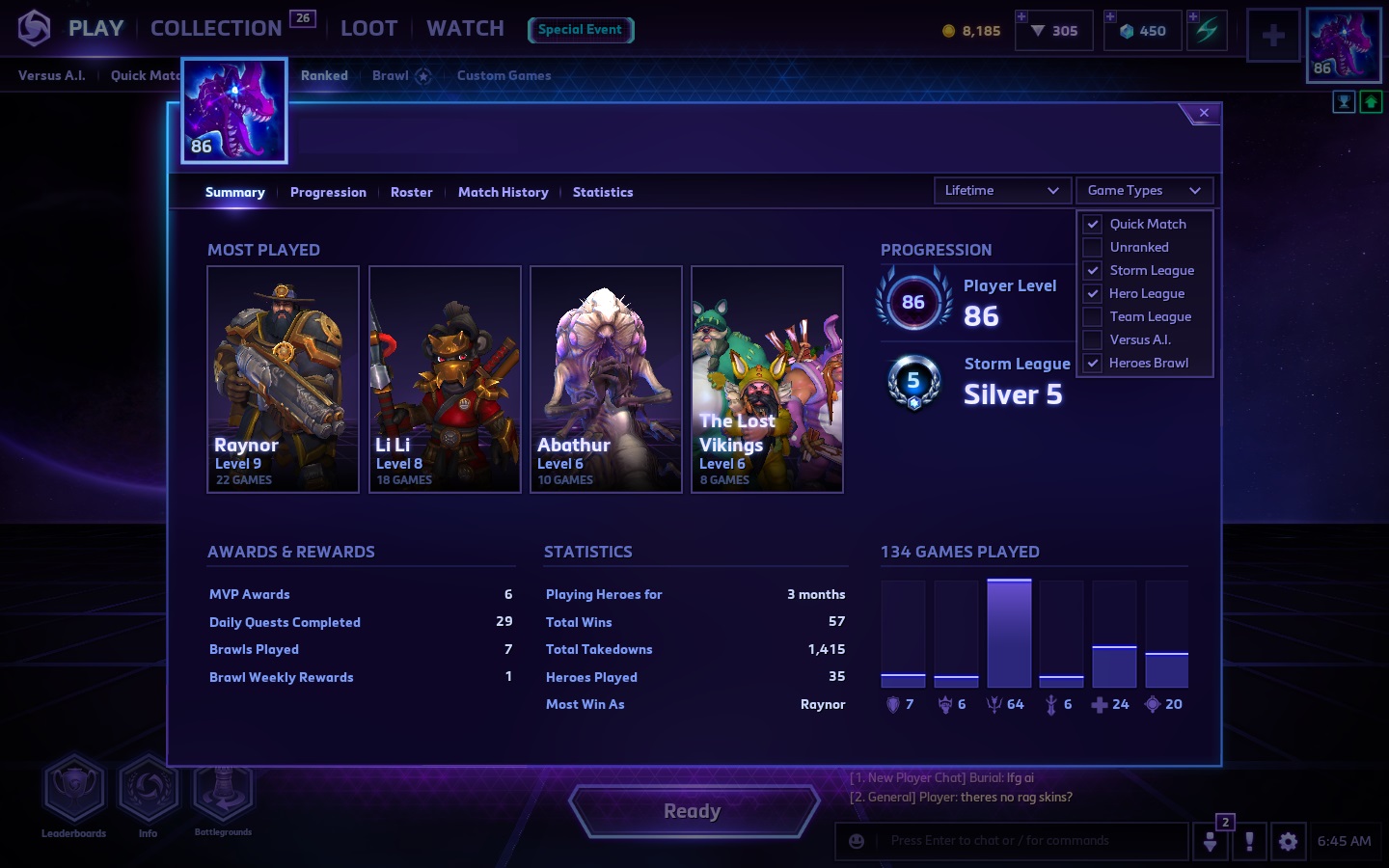The height and width of the screenshot is (868, 1389).
Task: Open the Roster tab
Action: point(411,193)
